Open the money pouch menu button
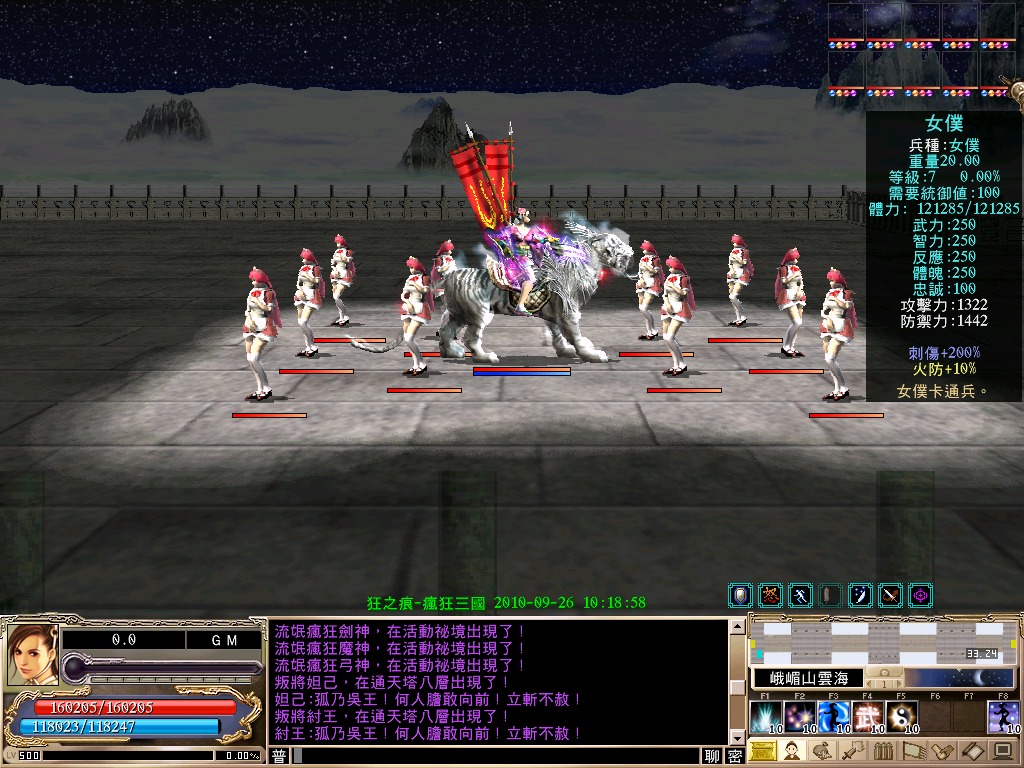 pyautogui.click(x=823, y=751)
